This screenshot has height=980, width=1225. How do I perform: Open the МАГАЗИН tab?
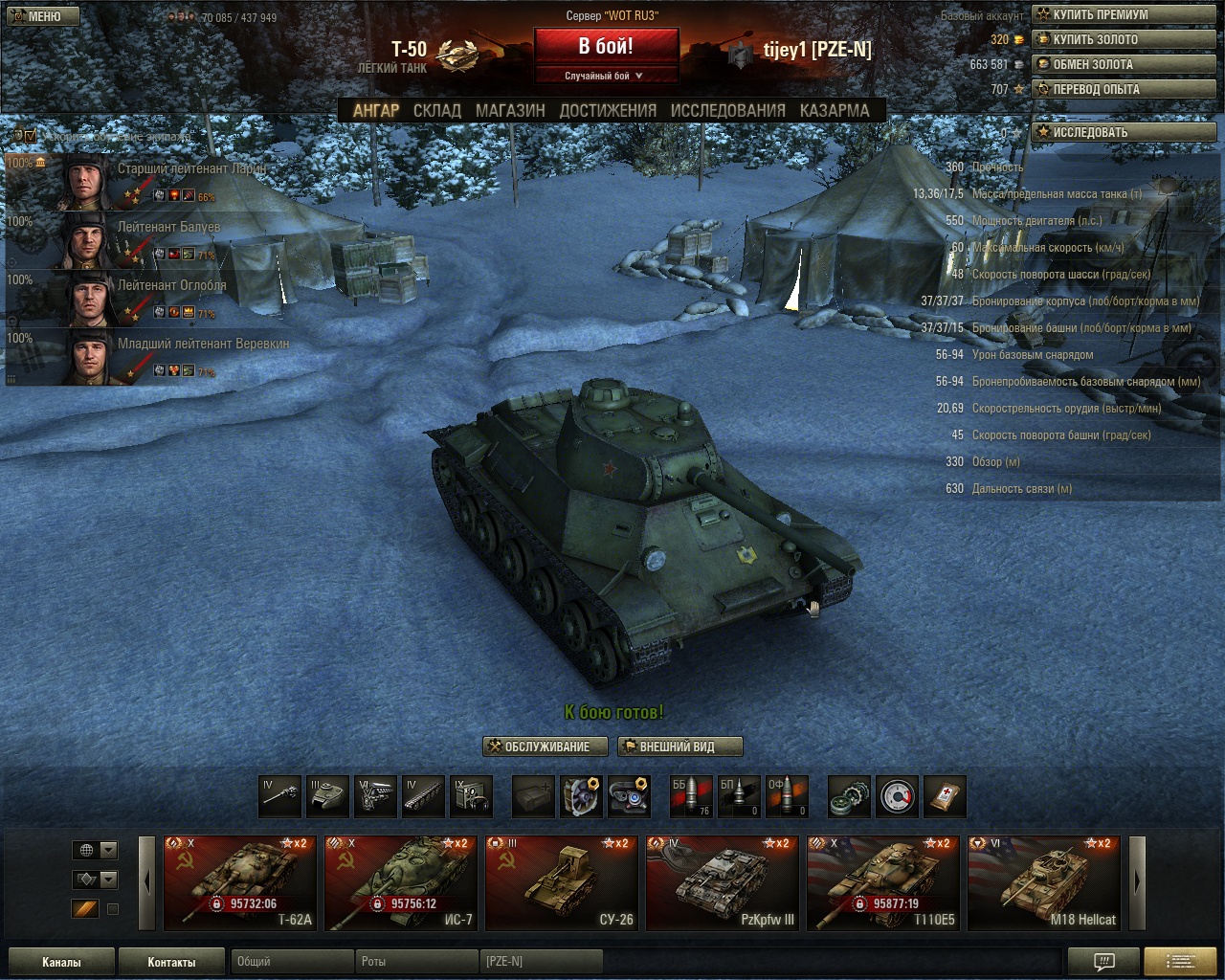point(510,111)
